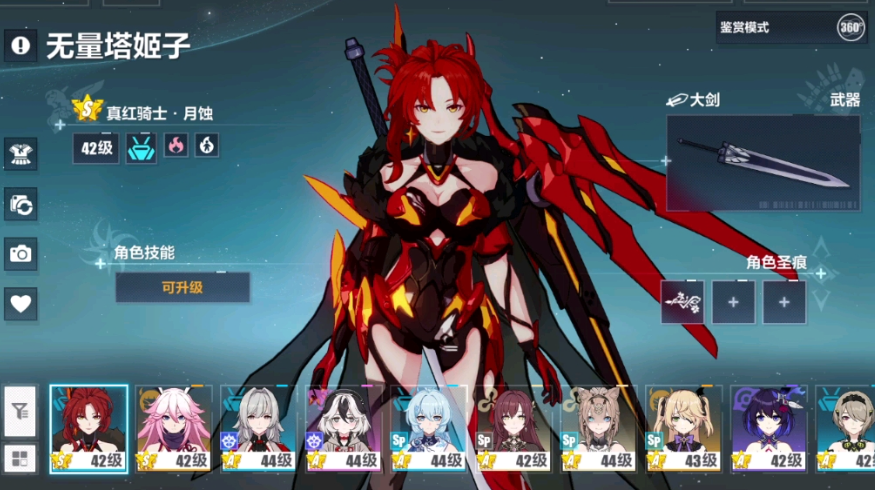Open the 大剑 greatsword weapon slot

763,163
